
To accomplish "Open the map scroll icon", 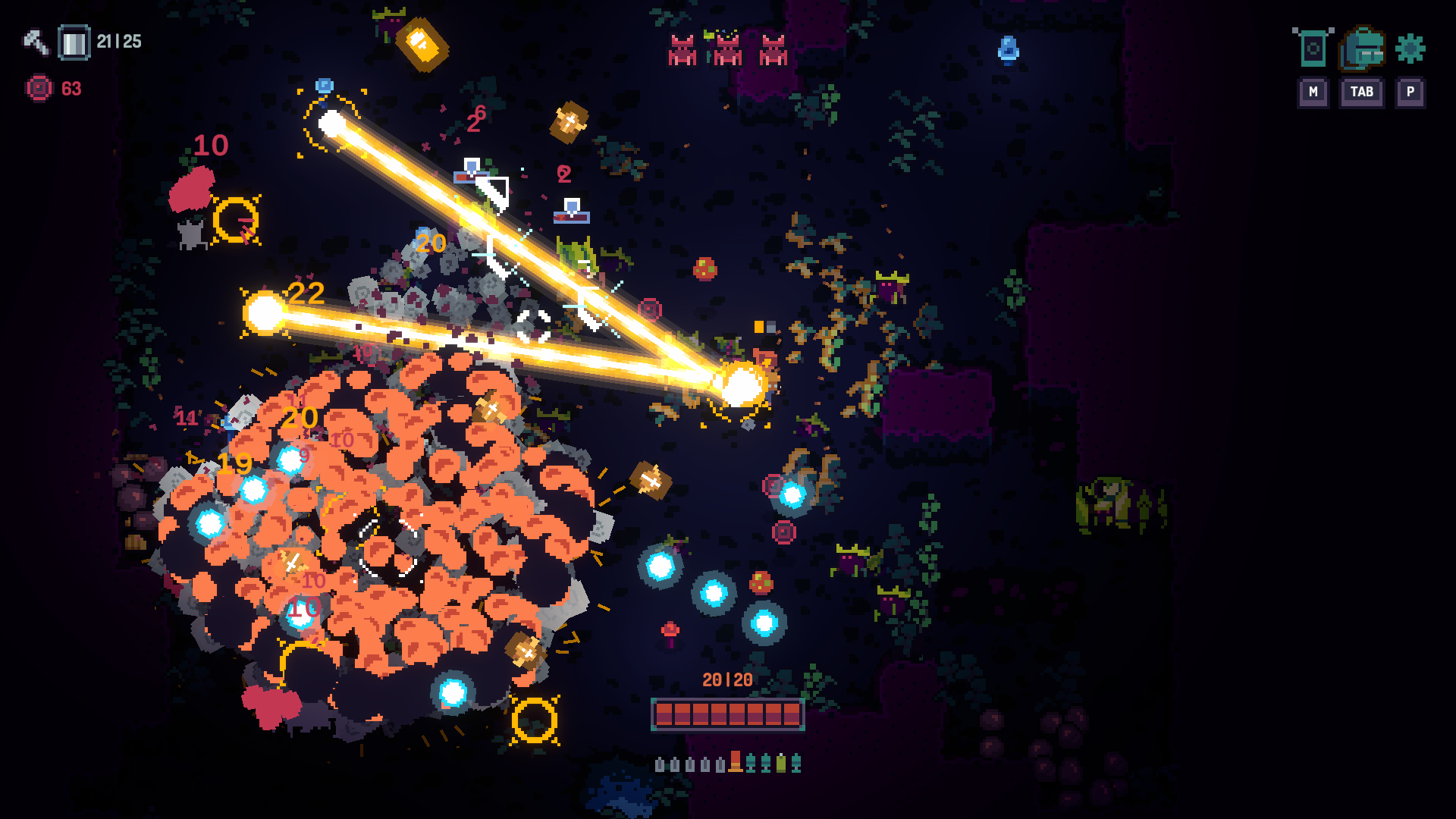I will pyautogui.click(x=1313, y=49).
